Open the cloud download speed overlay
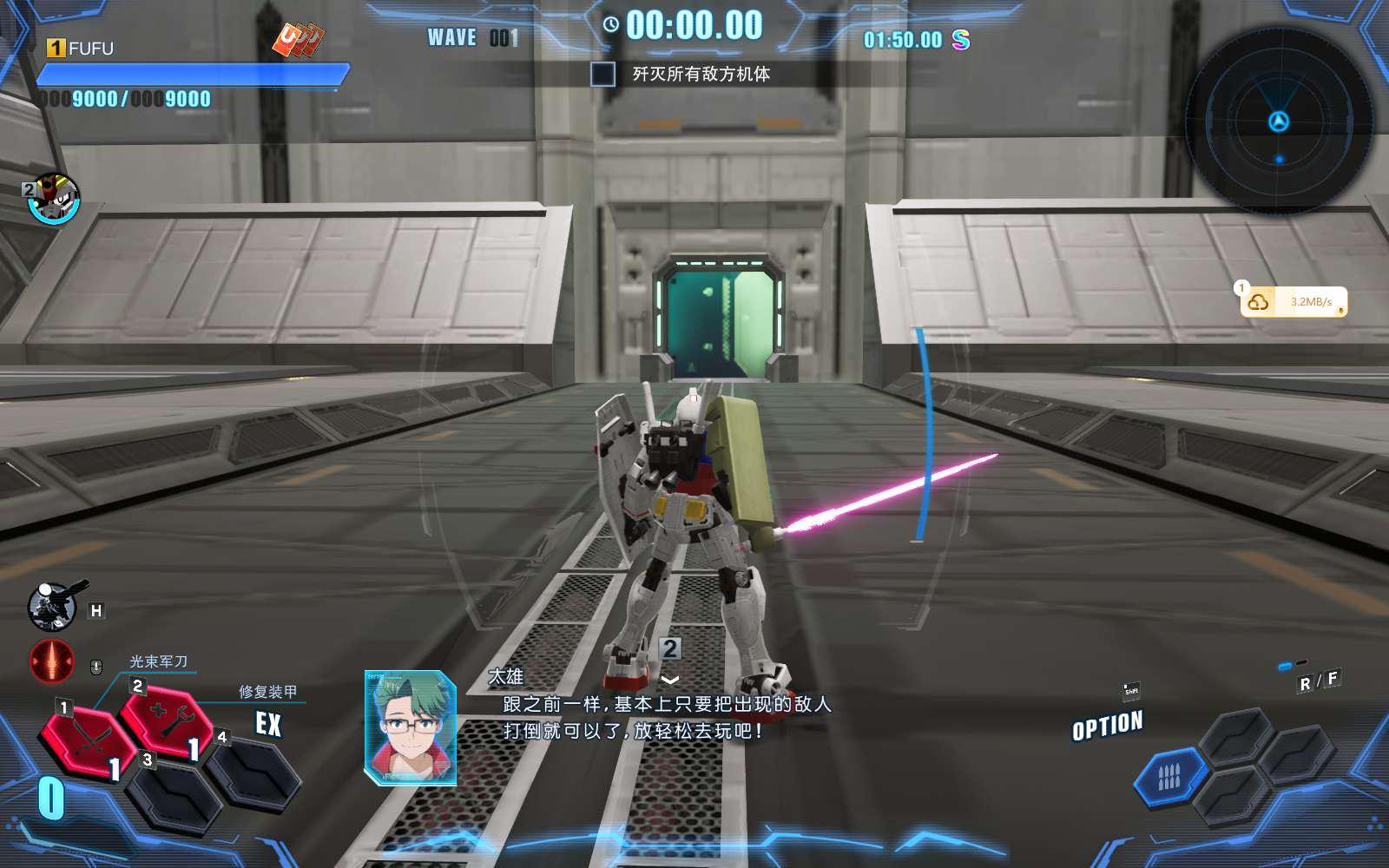 [1293, 302]
